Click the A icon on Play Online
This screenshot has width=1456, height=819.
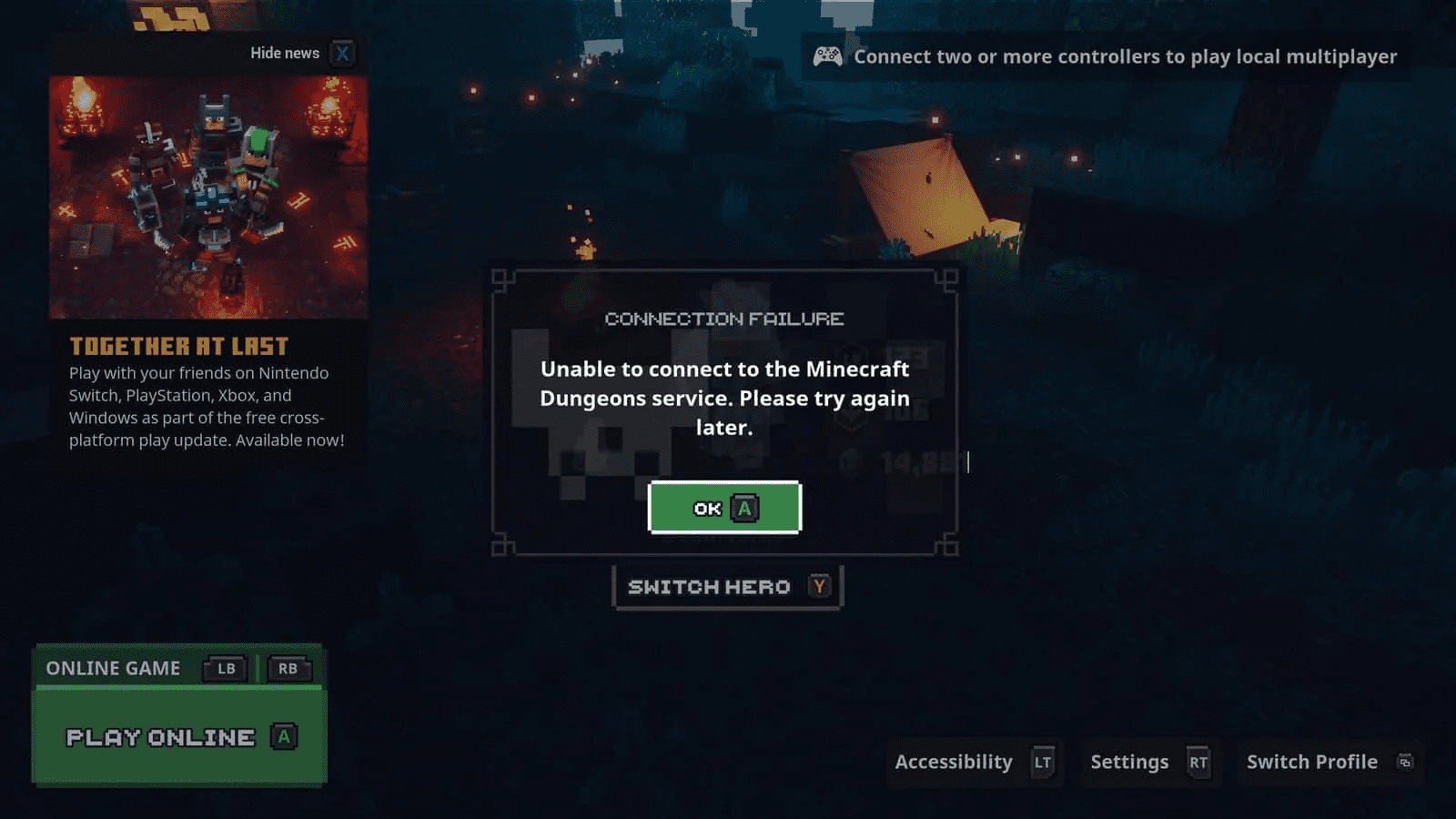pos(284,737)
